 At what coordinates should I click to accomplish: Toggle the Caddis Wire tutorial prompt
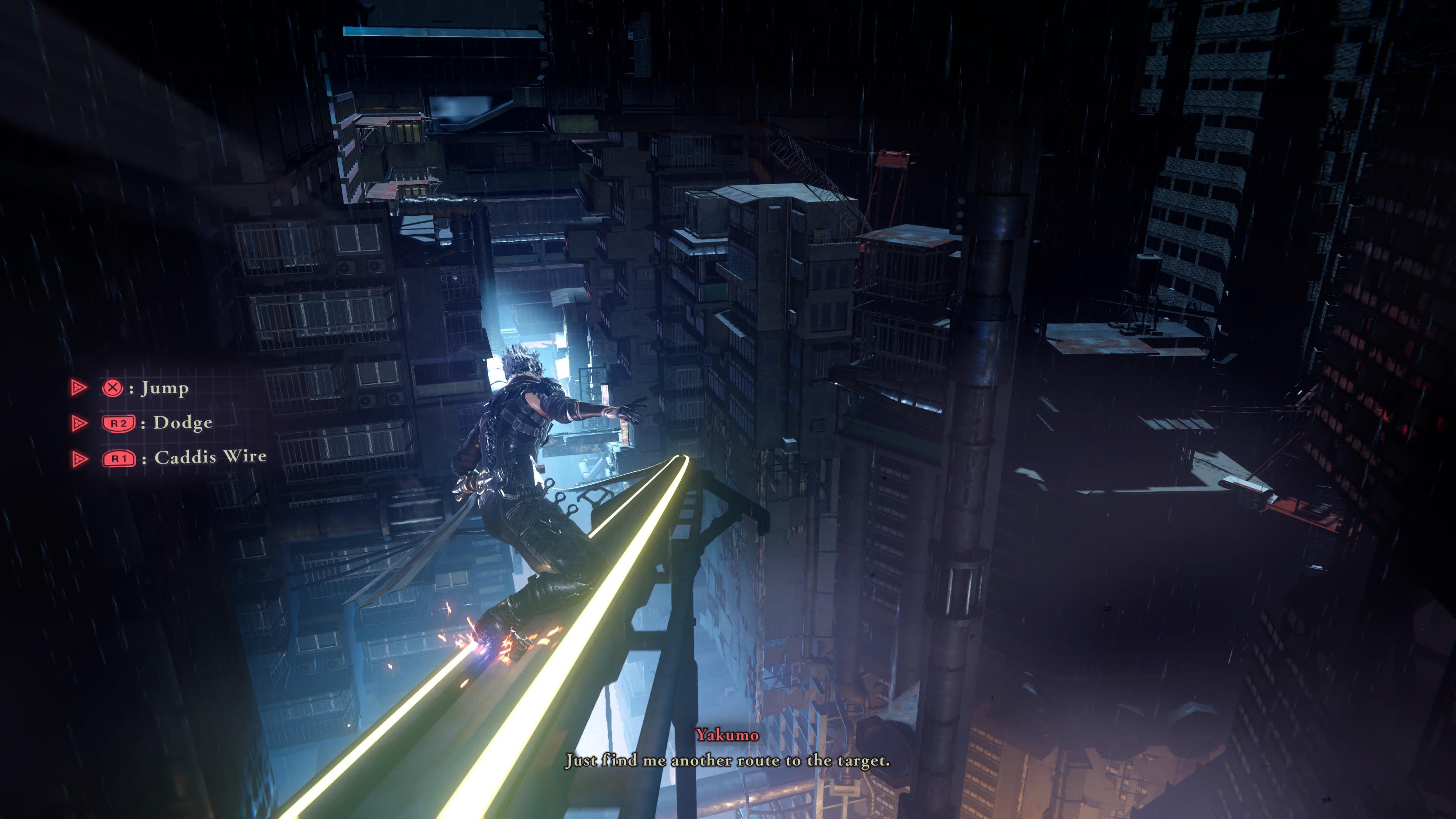point(164,458)
